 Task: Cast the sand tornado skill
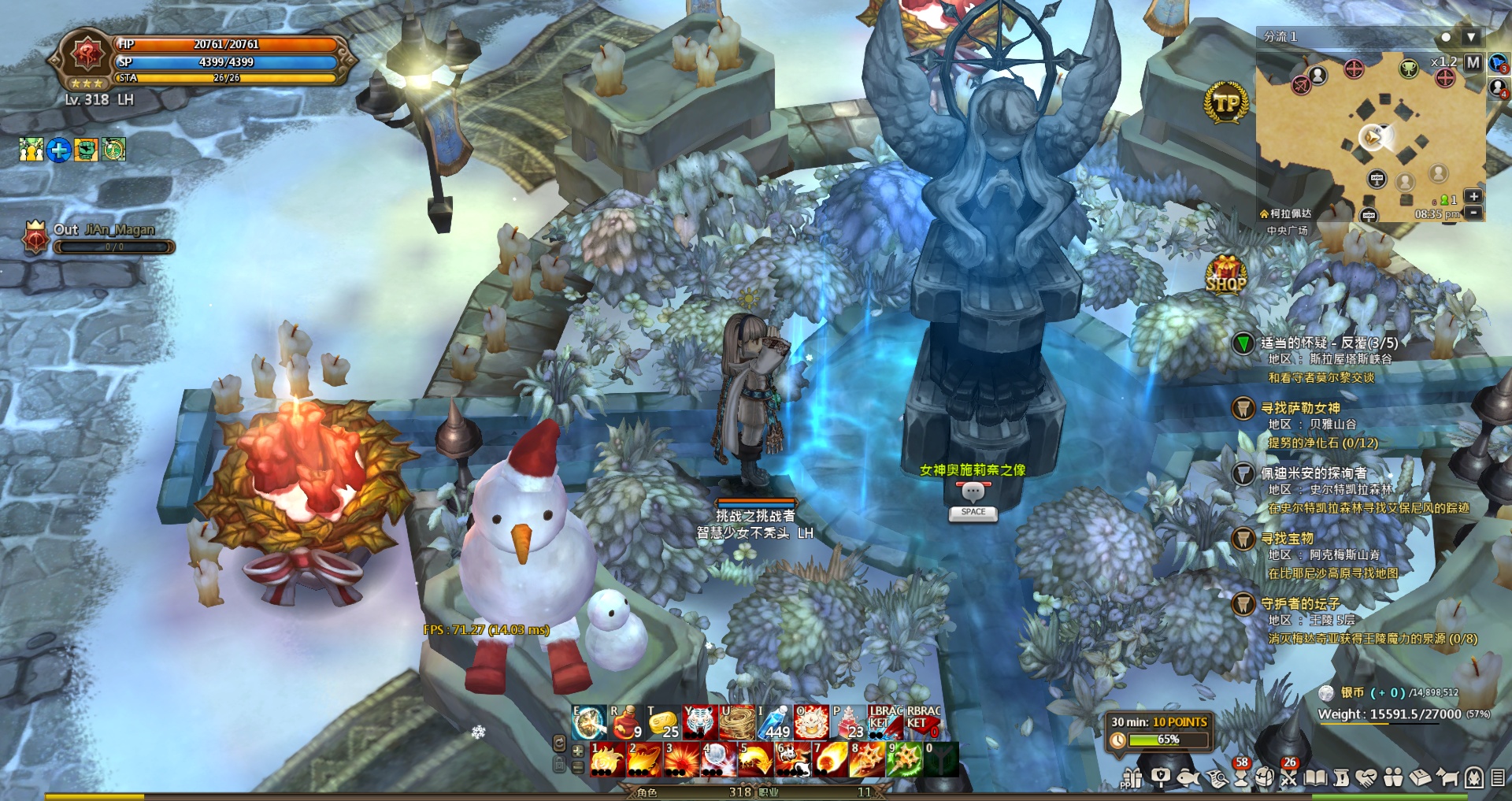coord(737,722)
